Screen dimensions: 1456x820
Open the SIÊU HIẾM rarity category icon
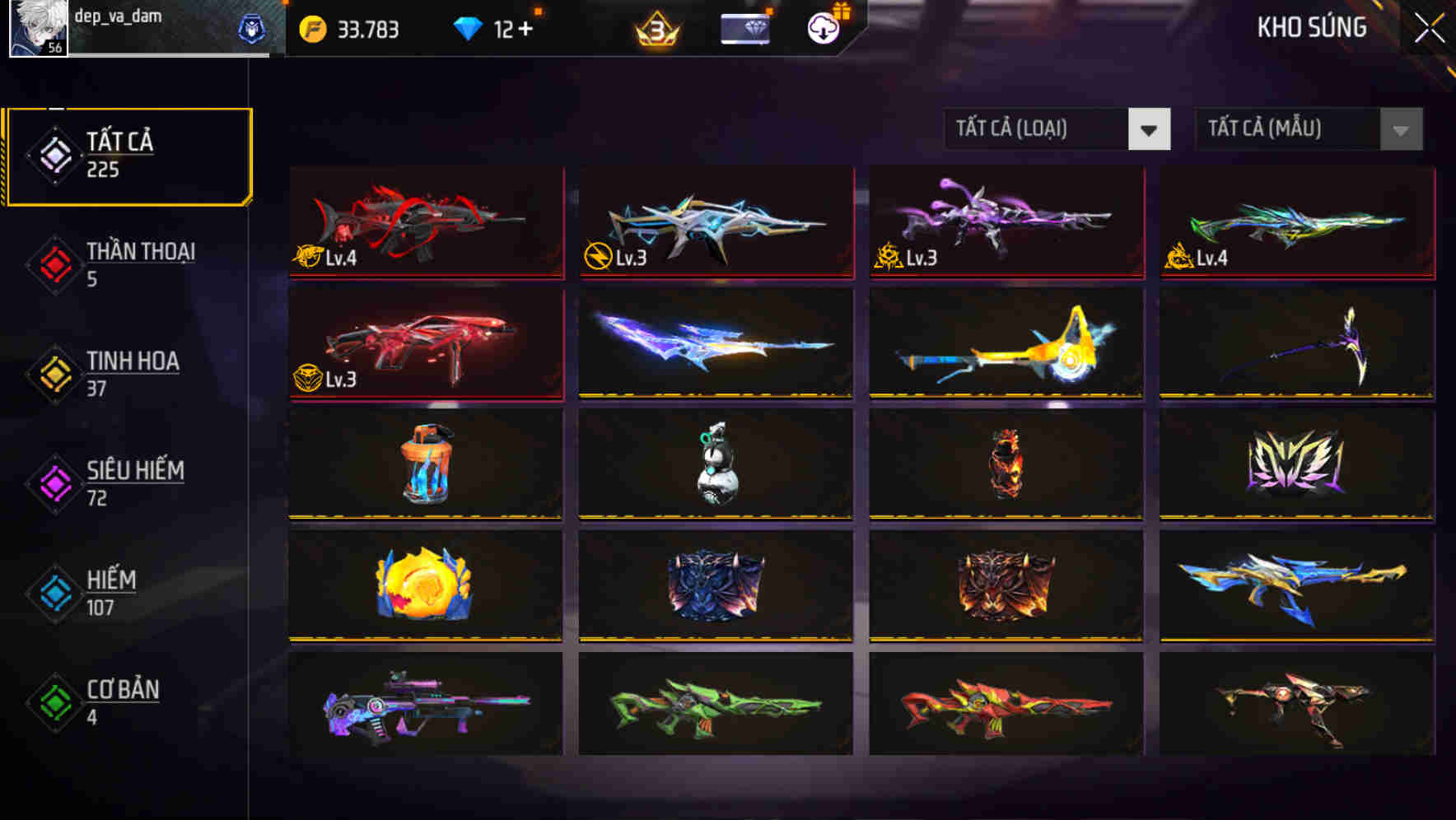[54, 482]
